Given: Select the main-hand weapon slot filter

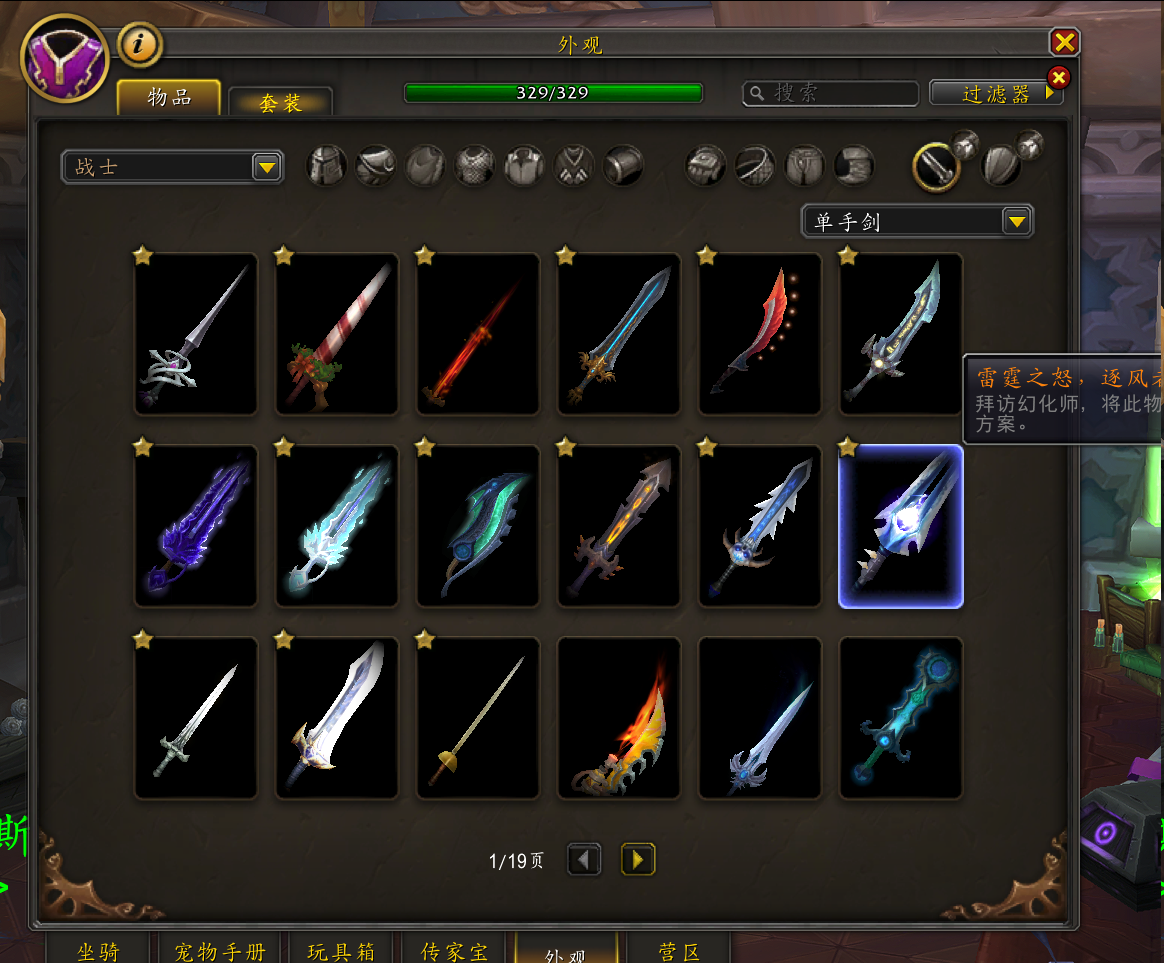Looking at the screenshot, I should [936, 167].
